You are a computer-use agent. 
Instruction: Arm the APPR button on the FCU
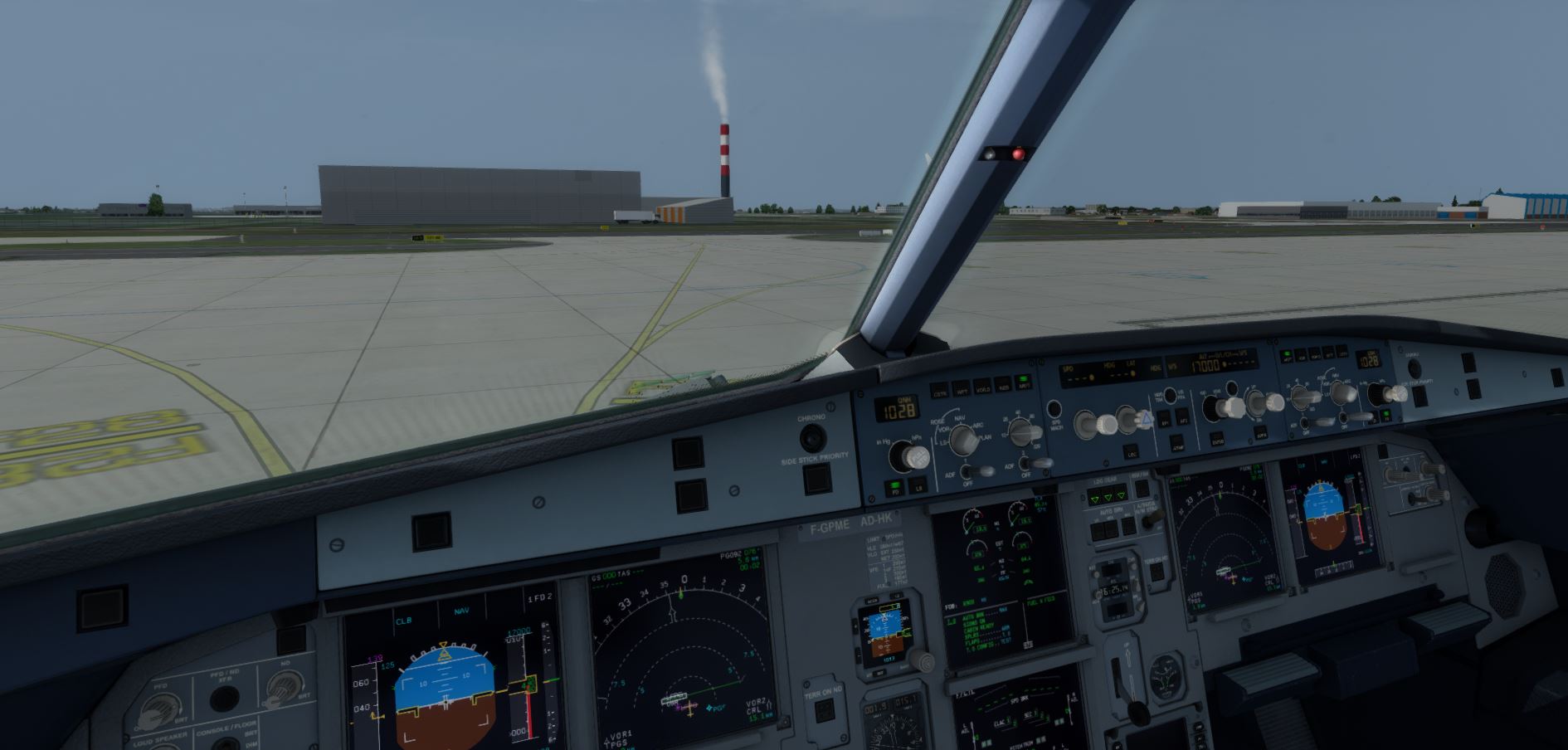[1261, 433]
